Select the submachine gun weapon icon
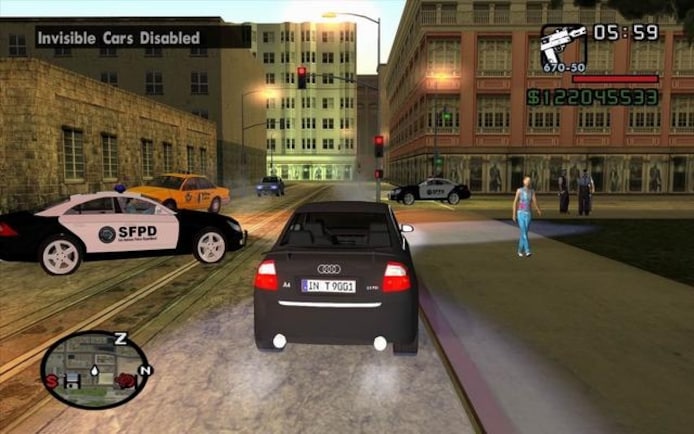Viewport: 694px width, 434px height. tap(562, 46)
